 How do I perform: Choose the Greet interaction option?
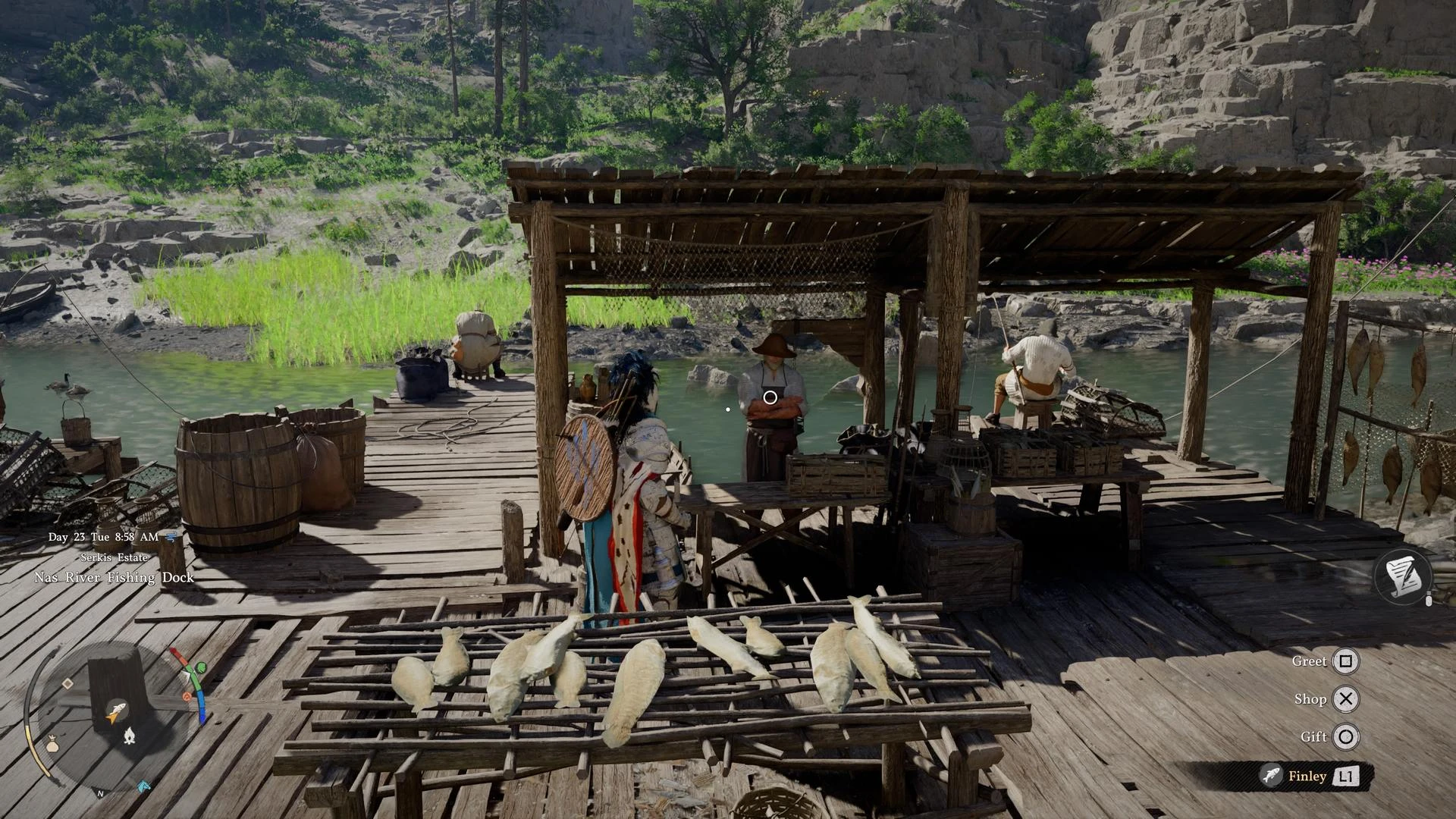(1345, 661)
